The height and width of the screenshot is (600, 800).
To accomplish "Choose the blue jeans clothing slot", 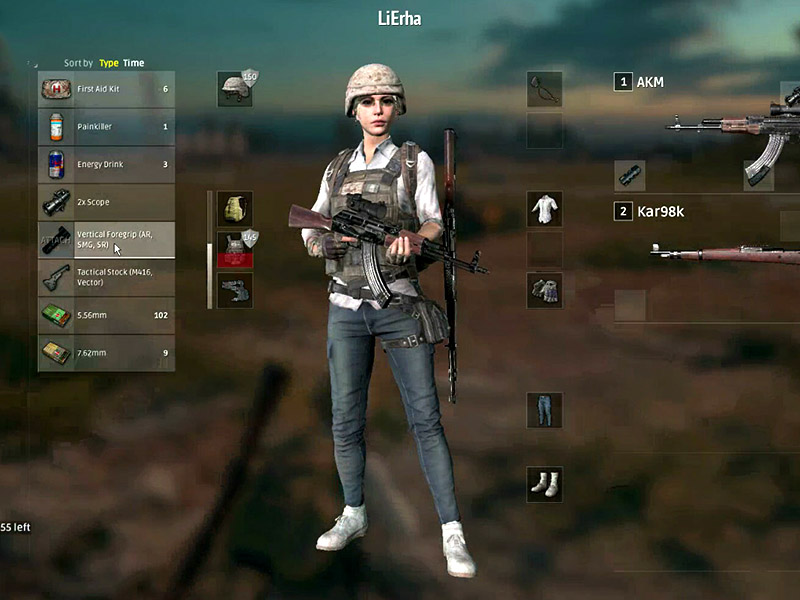I will (544, 410).
